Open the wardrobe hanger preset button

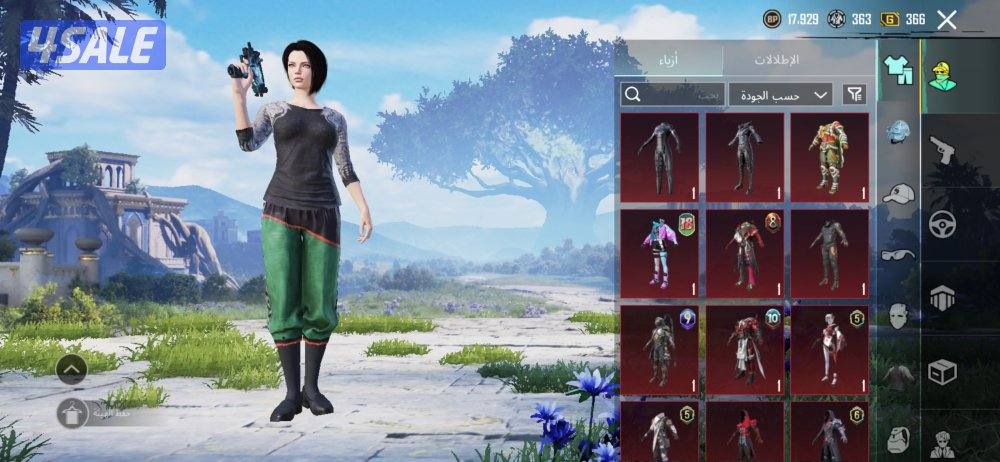pyautogui.click(x=72, y=413)
